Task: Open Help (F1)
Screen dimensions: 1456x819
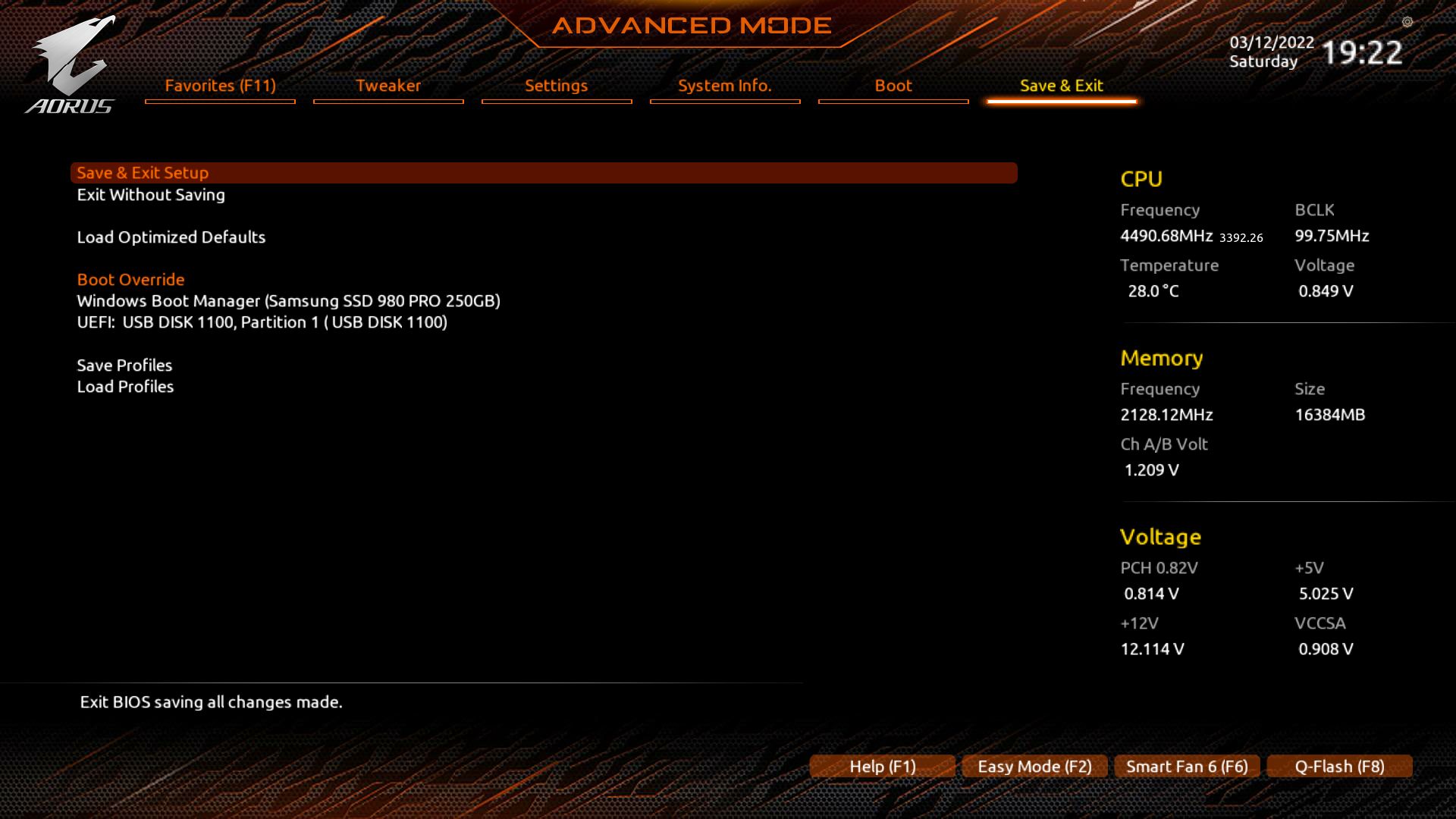Action: (x=882, y=767)
